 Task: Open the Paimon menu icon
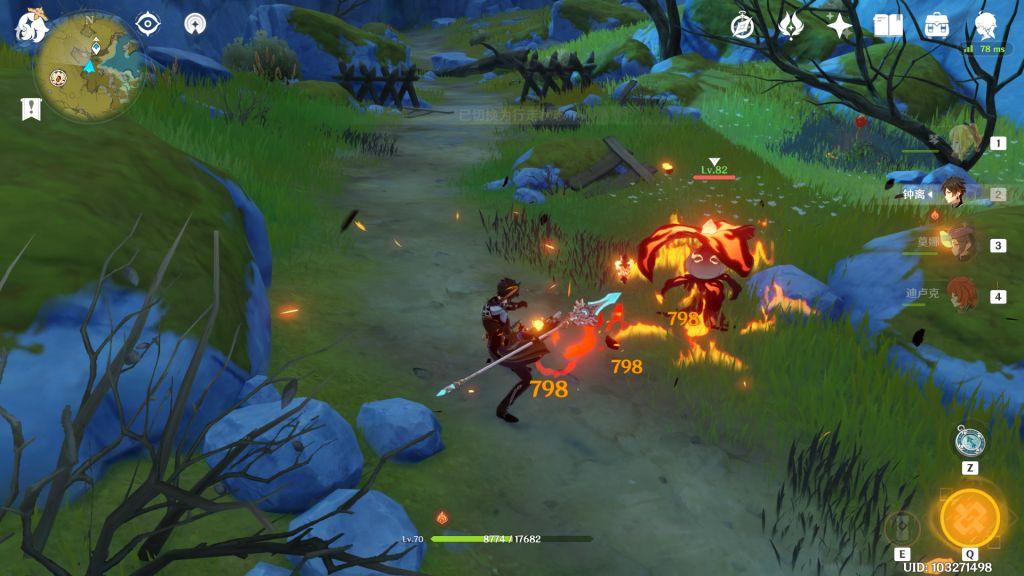[x=31, y=26]
